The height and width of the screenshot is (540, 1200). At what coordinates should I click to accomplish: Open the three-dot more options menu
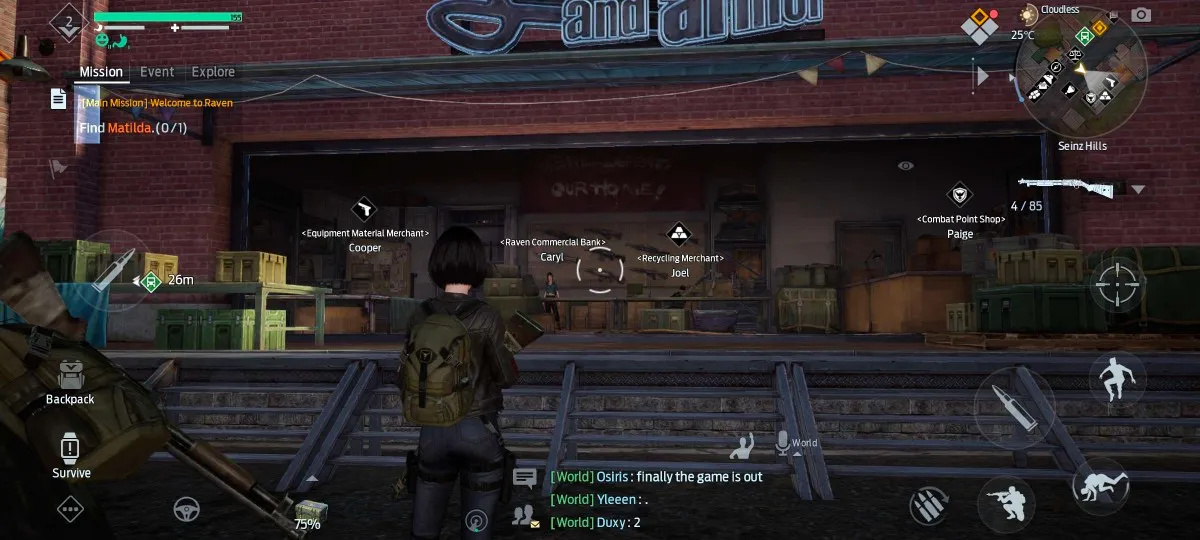pyautogui.click(x=70, y=510)
